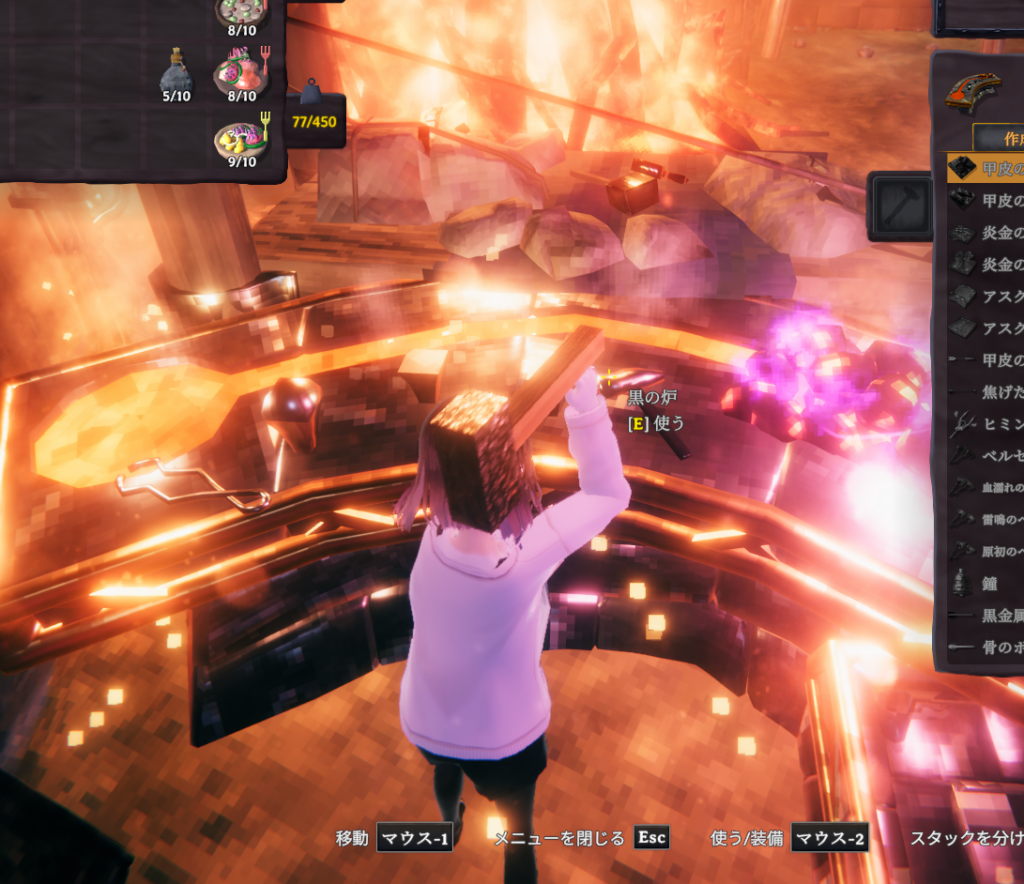Pick the 骨のボ recipe entry
Viewport: 1024px width, 884px height.
(x=986, y=647)
